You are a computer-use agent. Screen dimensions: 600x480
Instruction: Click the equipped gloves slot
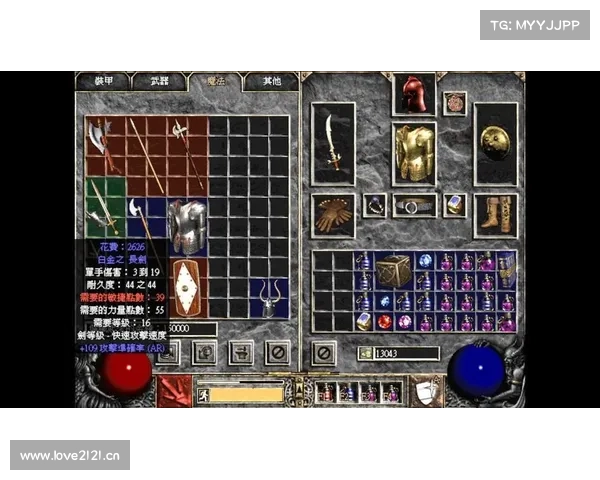point(333,213)
